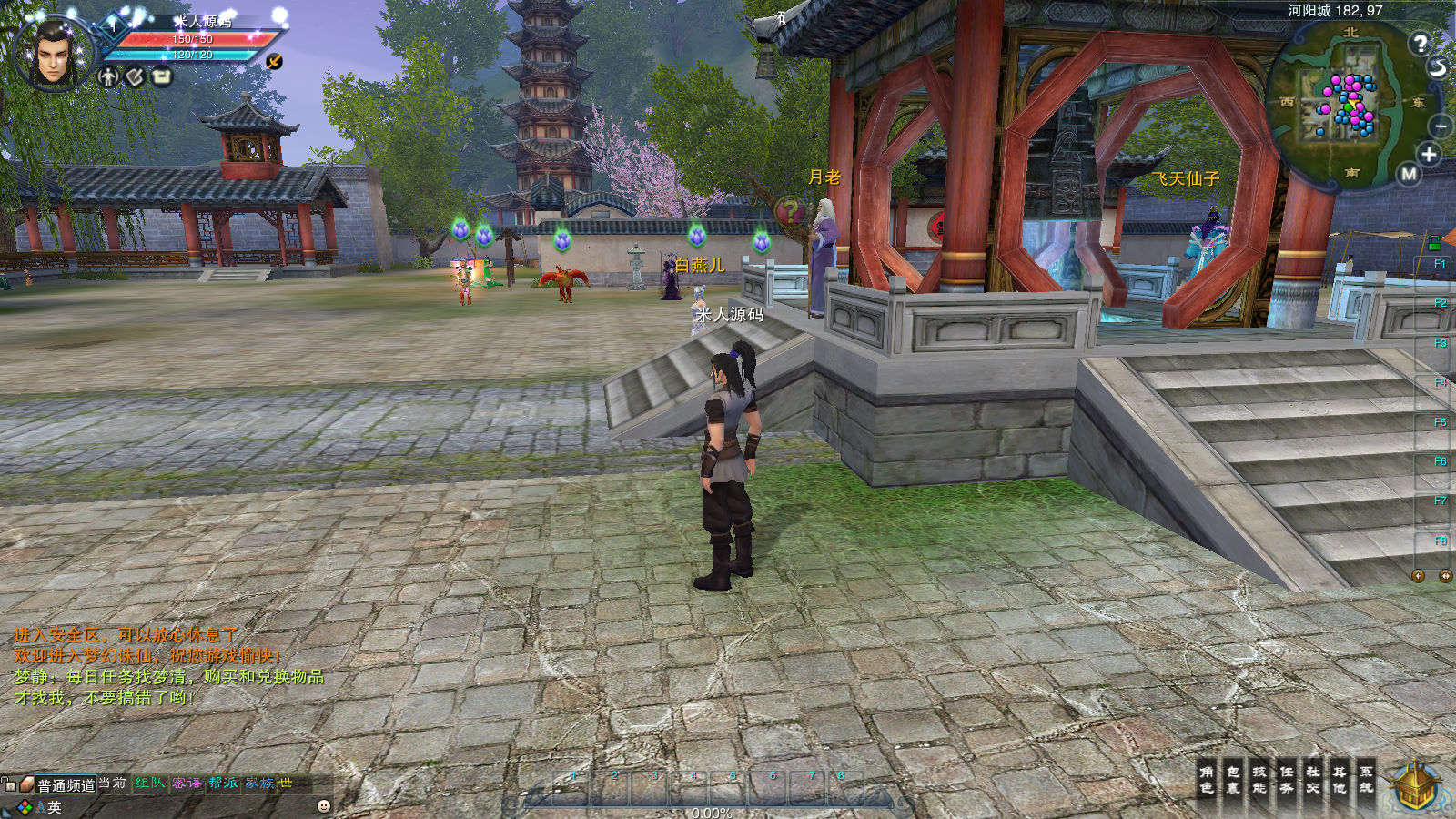Image resolution: width=1456 pixels, height=819 pixels.
Task: Open the 任务 quest menu
Action: click(1287, 780)
